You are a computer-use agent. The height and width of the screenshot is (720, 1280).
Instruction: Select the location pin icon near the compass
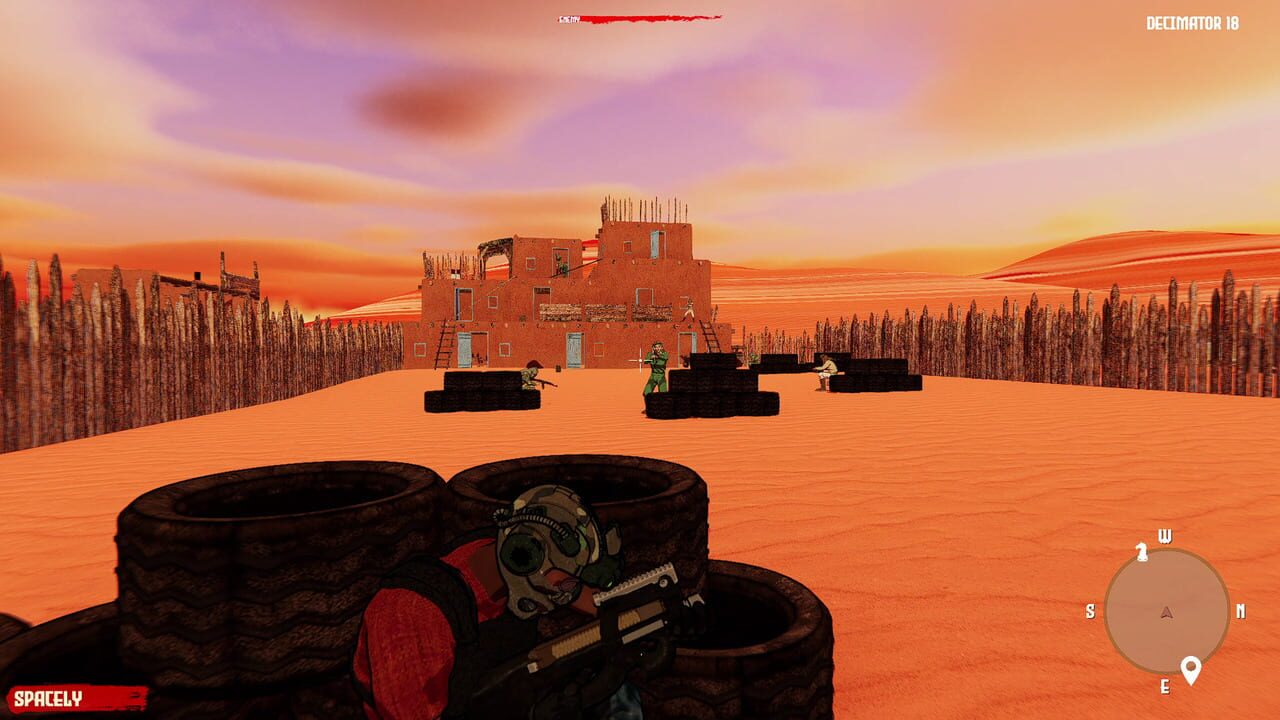coord(1191,668)
